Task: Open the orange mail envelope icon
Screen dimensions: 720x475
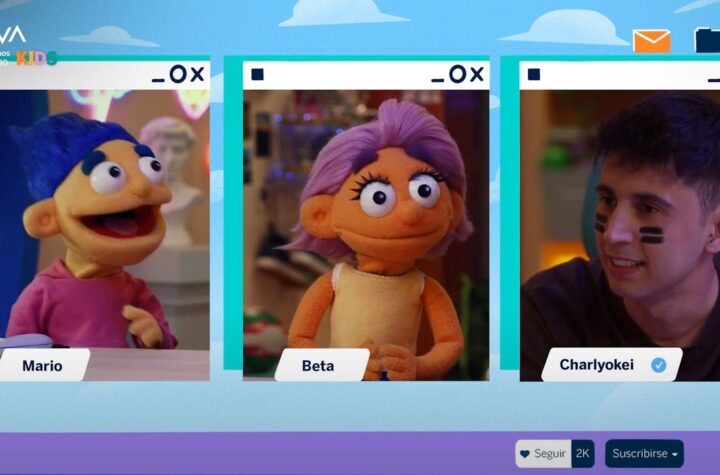Action: 651,41
